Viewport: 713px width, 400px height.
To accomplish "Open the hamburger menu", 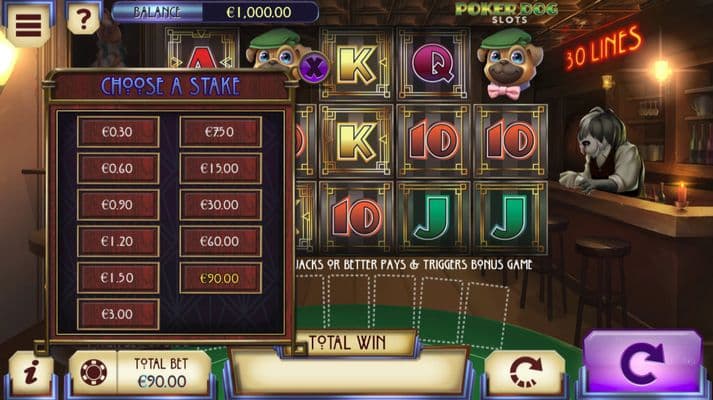I will [28, 23].
